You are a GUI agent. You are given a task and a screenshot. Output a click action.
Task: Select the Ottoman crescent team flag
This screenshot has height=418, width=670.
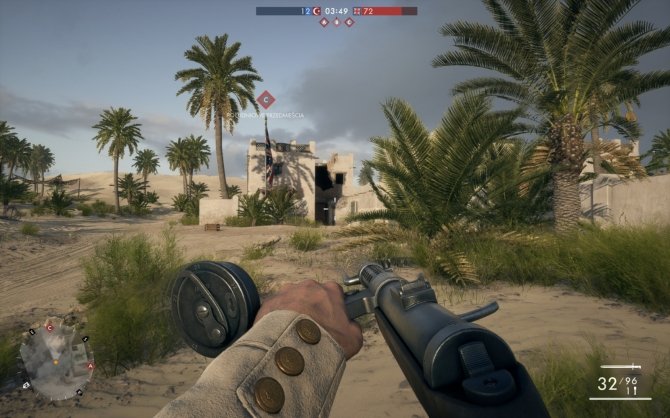[318, 11]
